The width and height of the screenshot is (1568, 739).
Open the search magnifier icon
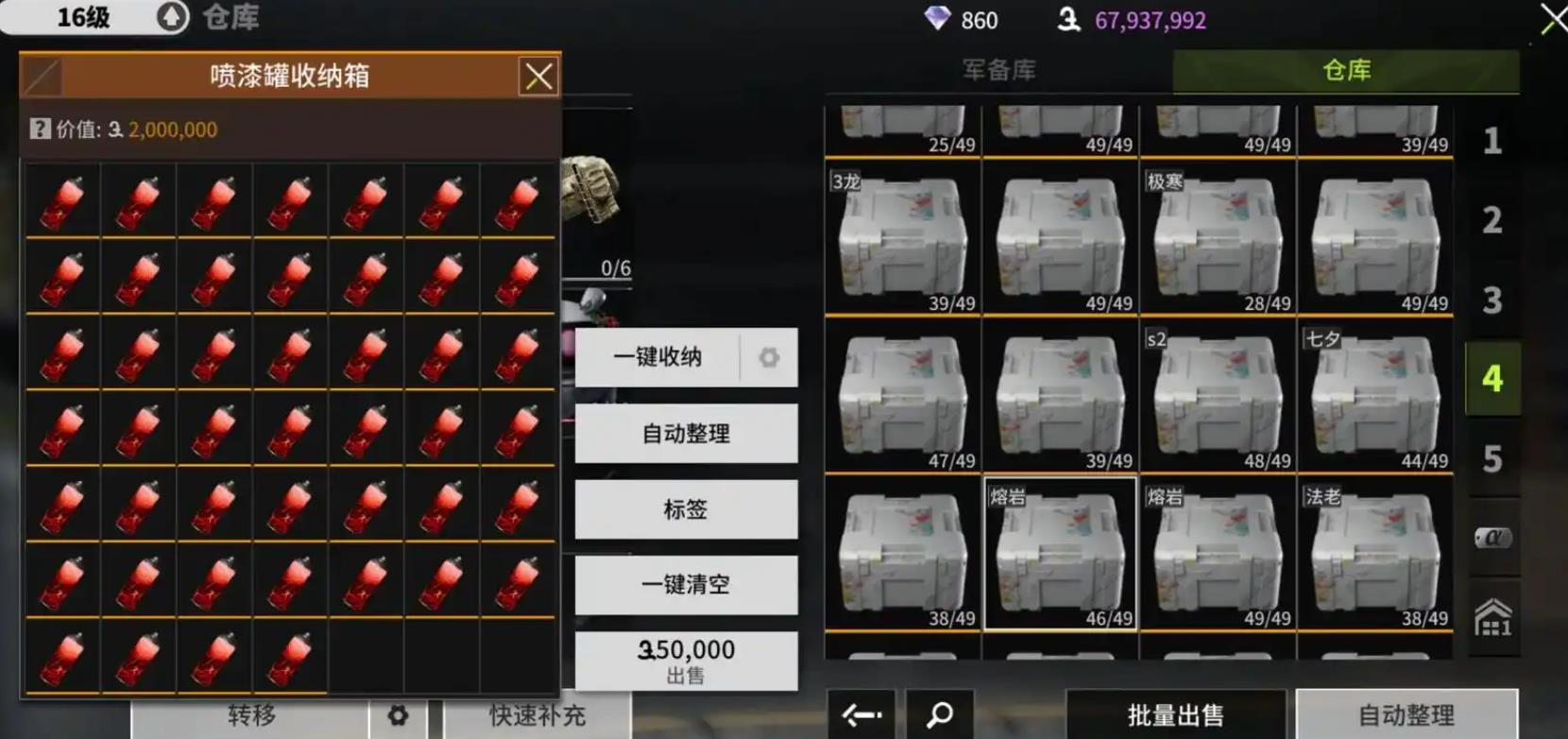tap(940, 716)
